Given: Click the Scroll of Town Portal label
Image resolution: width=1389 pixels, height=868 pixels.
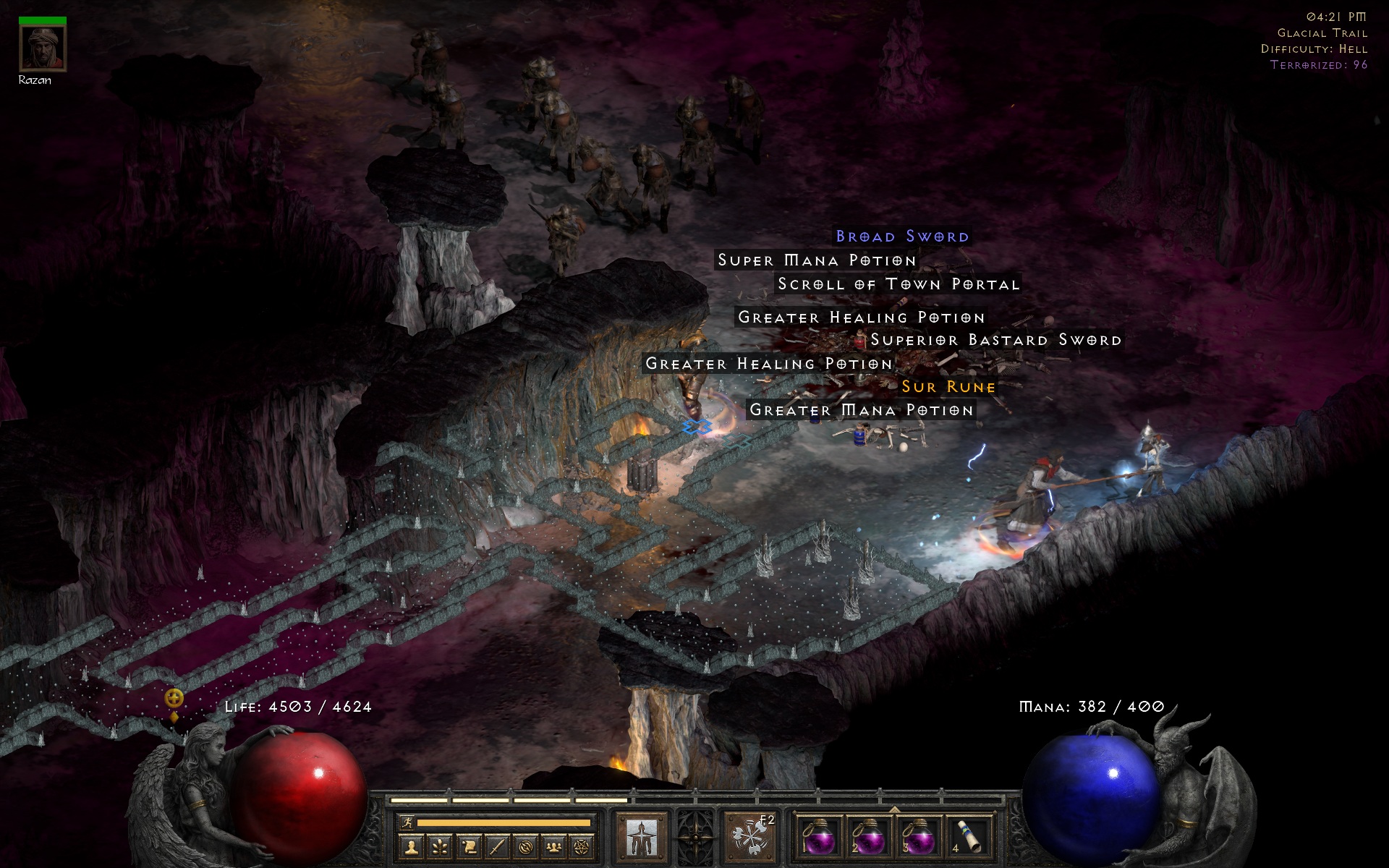Looking at the screenshot, I should [899, 284].
